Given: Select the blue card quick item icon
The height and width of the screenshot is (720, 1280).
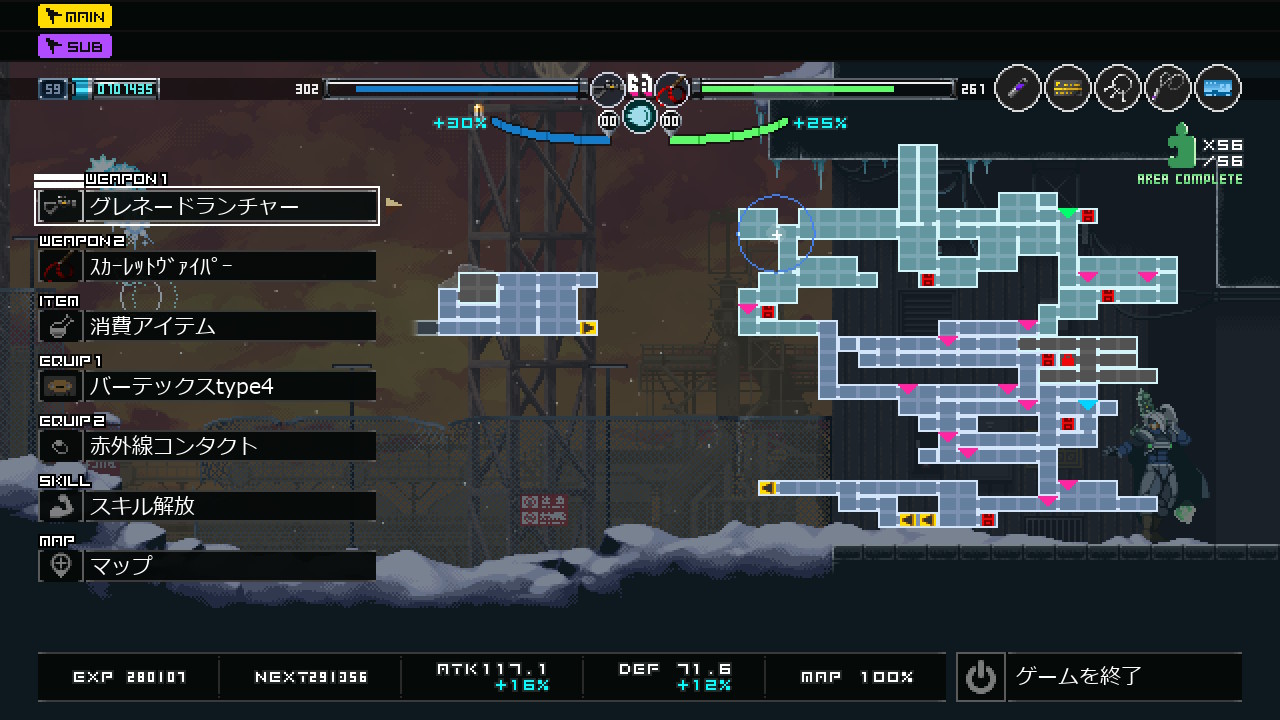Looking at the screenshot, I should (1217, 89).
